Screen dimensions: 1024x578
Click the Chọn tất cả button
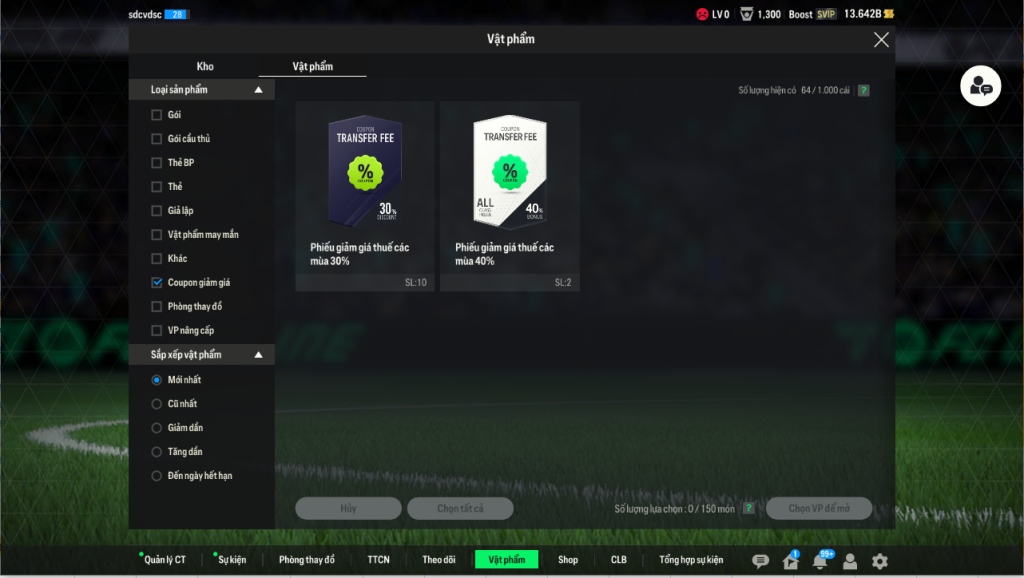pyautogui.click(x=460, y=509)
